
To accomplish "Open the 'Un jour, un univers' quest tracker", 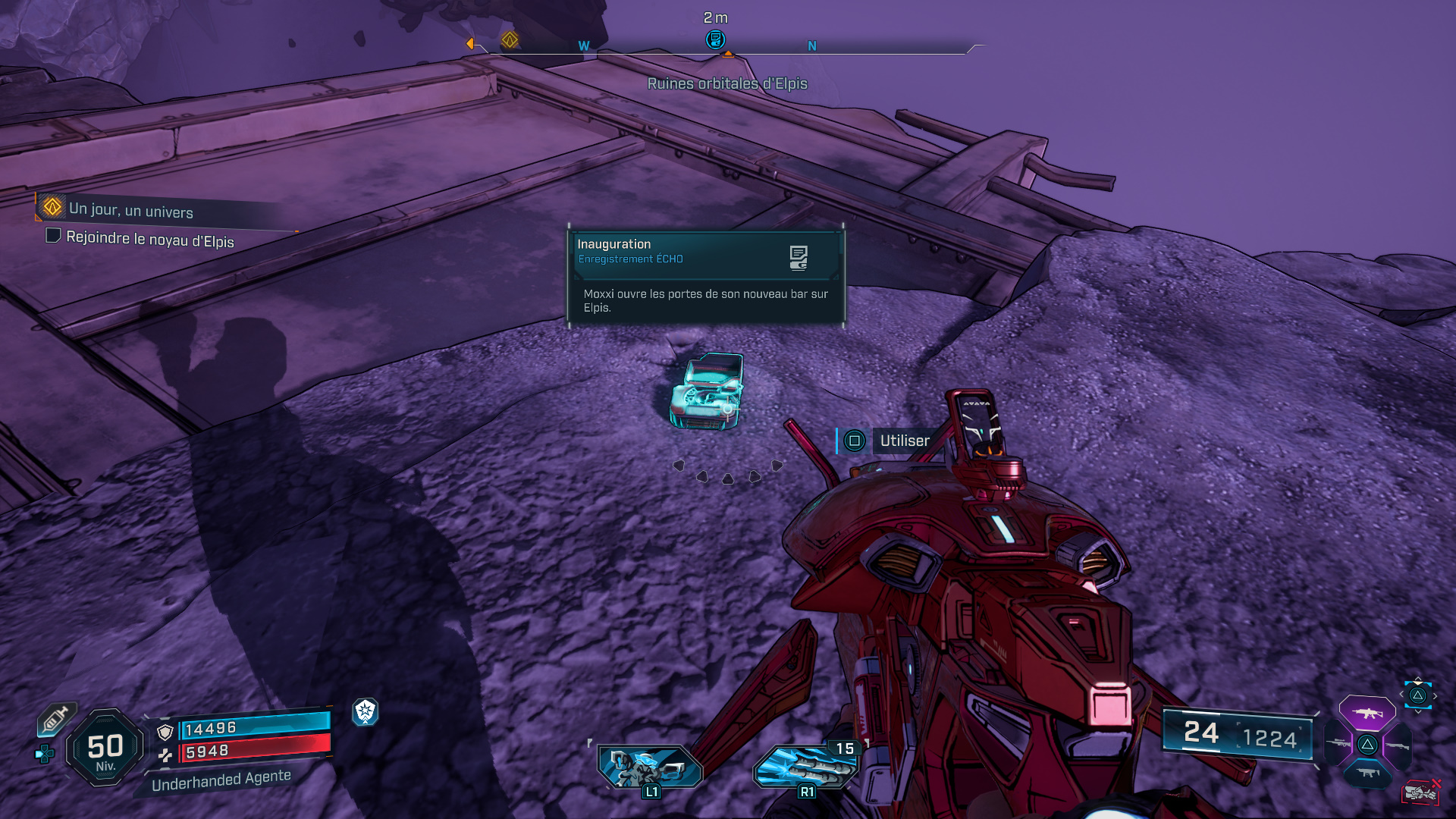I will pyautogui.click(x=130, y=210).
